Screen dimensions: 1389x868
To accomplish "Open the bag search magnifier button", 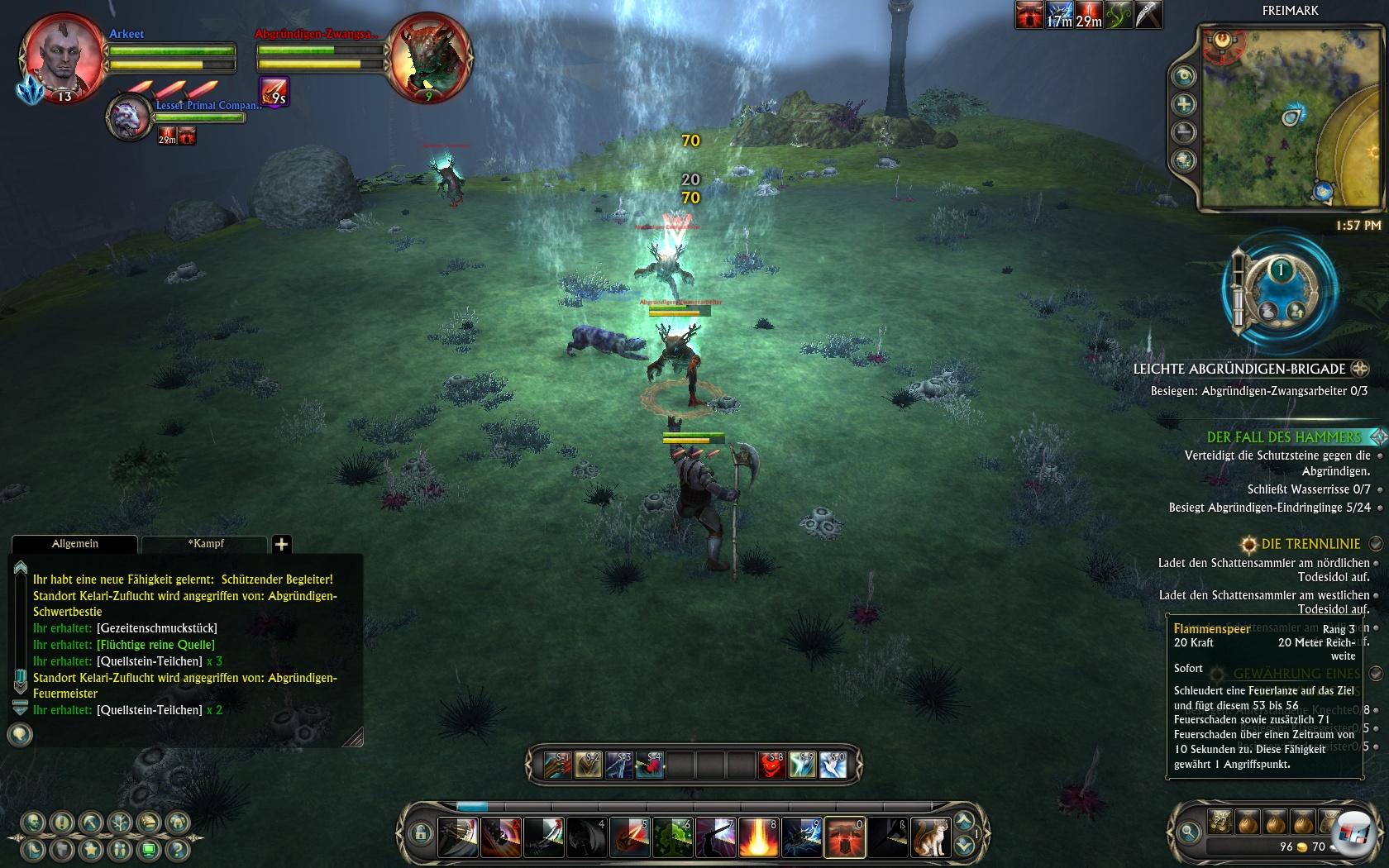I will tap(1188, 832).
